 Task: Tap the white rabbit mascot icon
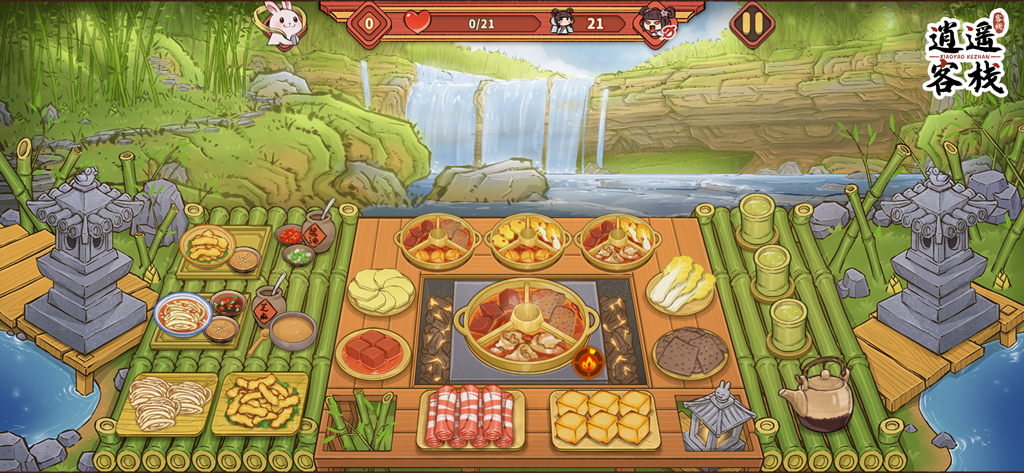(x=280, y=24)
